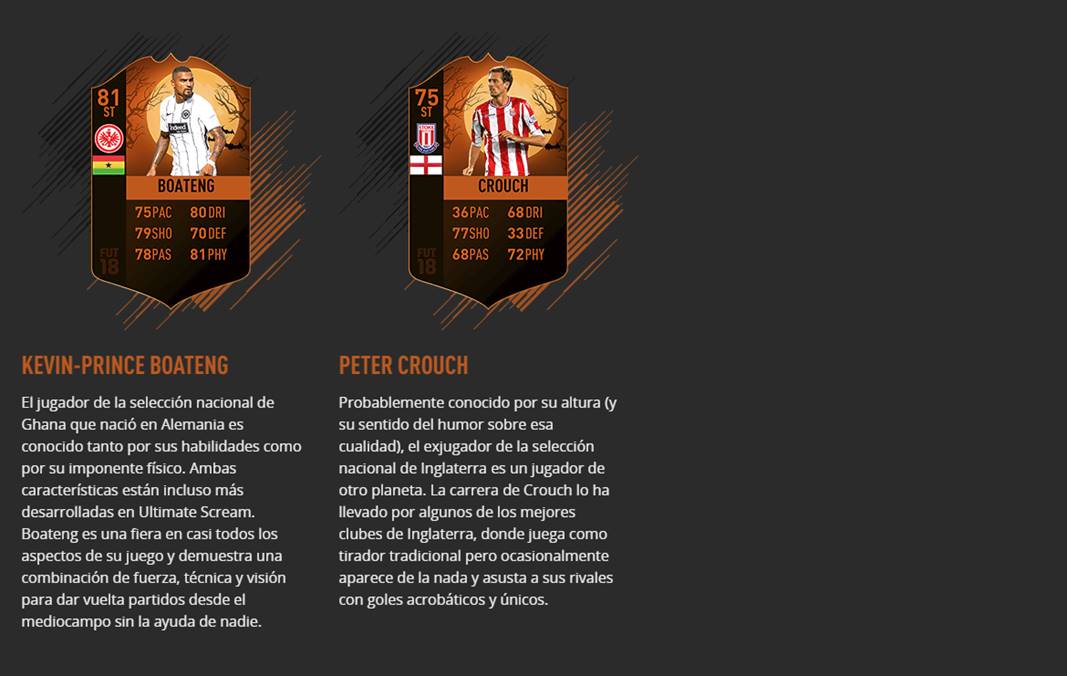1067x676 pixels.
Task: Choose the Crouch 75 ST player card
Action: click(x=488, y=180)
